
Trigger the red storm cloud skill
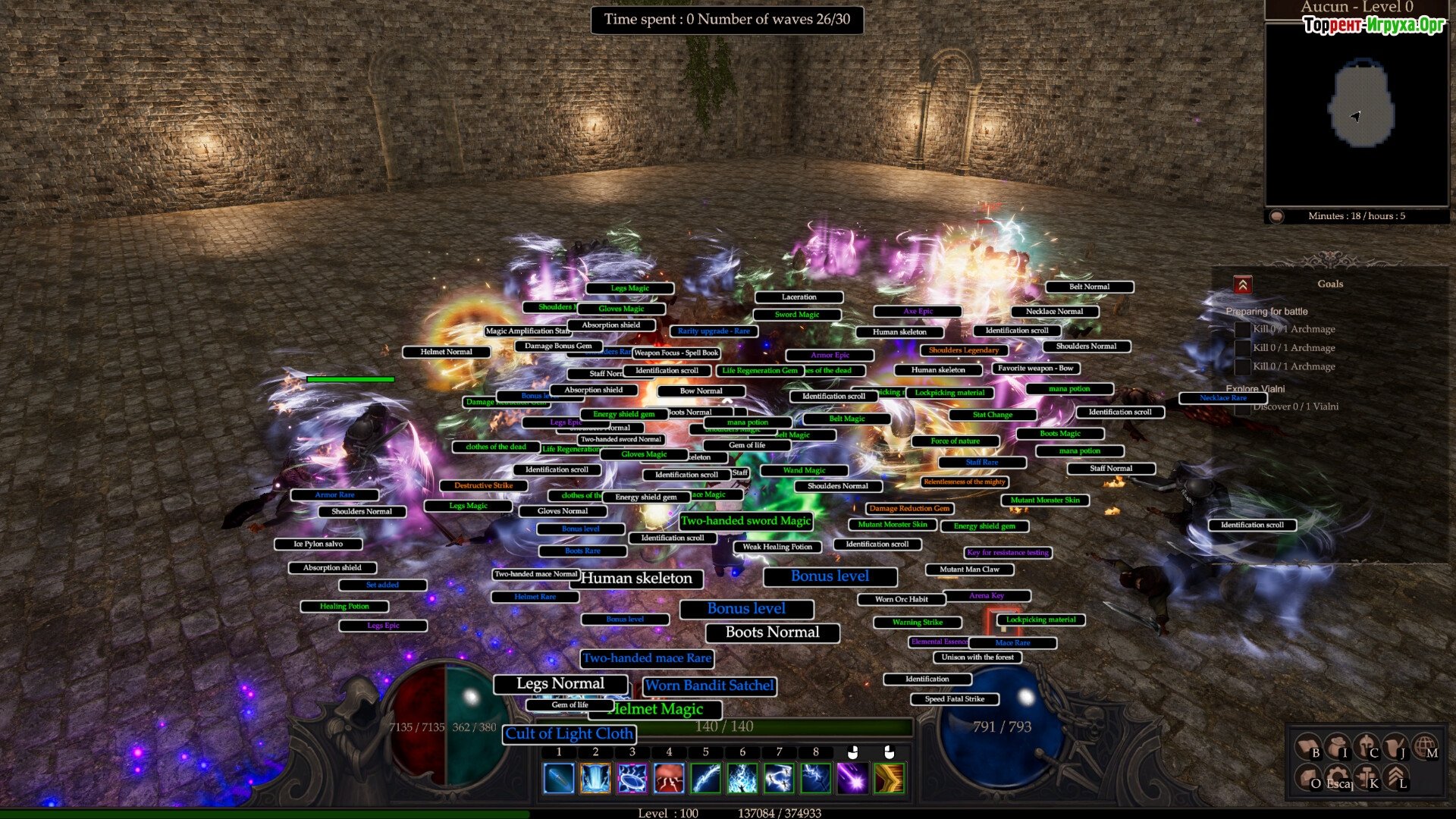click(669, 779)
